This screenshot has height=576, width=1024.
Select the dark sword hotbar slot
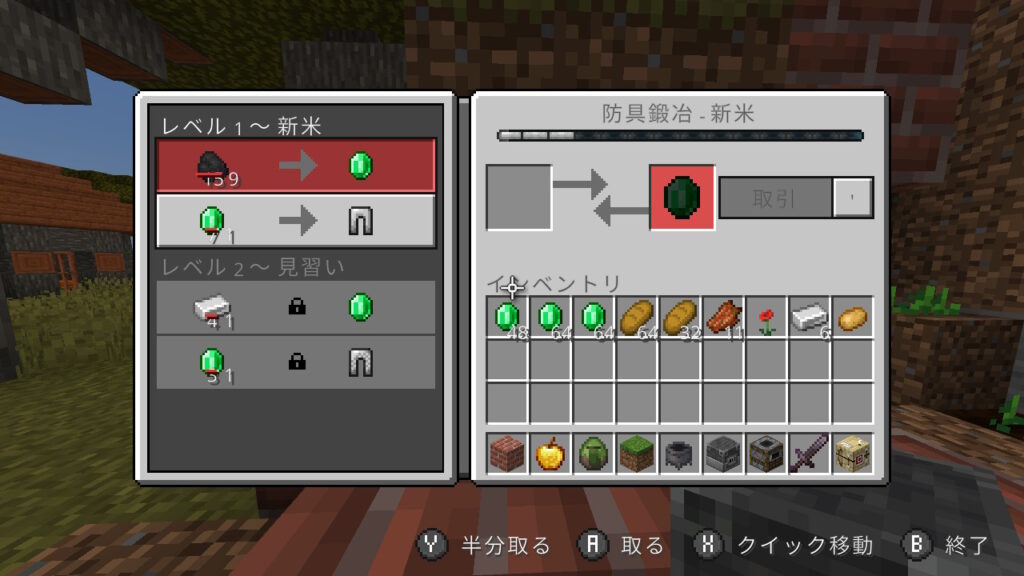point(810,454)
